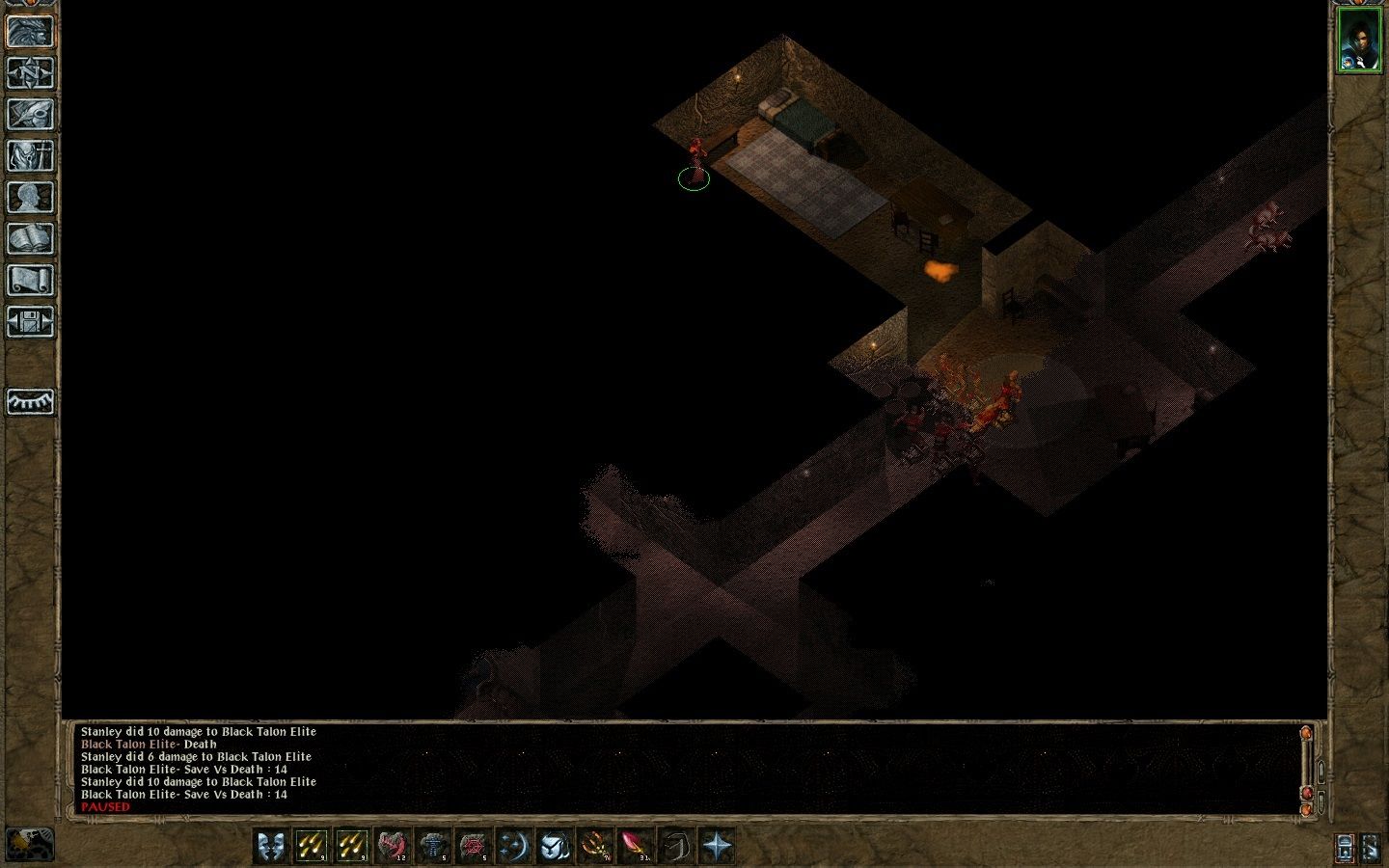The image size is (1389, 868).
Task: Return to the game with the top-left dragon button
Action: pyautogui.click(x=31, y=32)
